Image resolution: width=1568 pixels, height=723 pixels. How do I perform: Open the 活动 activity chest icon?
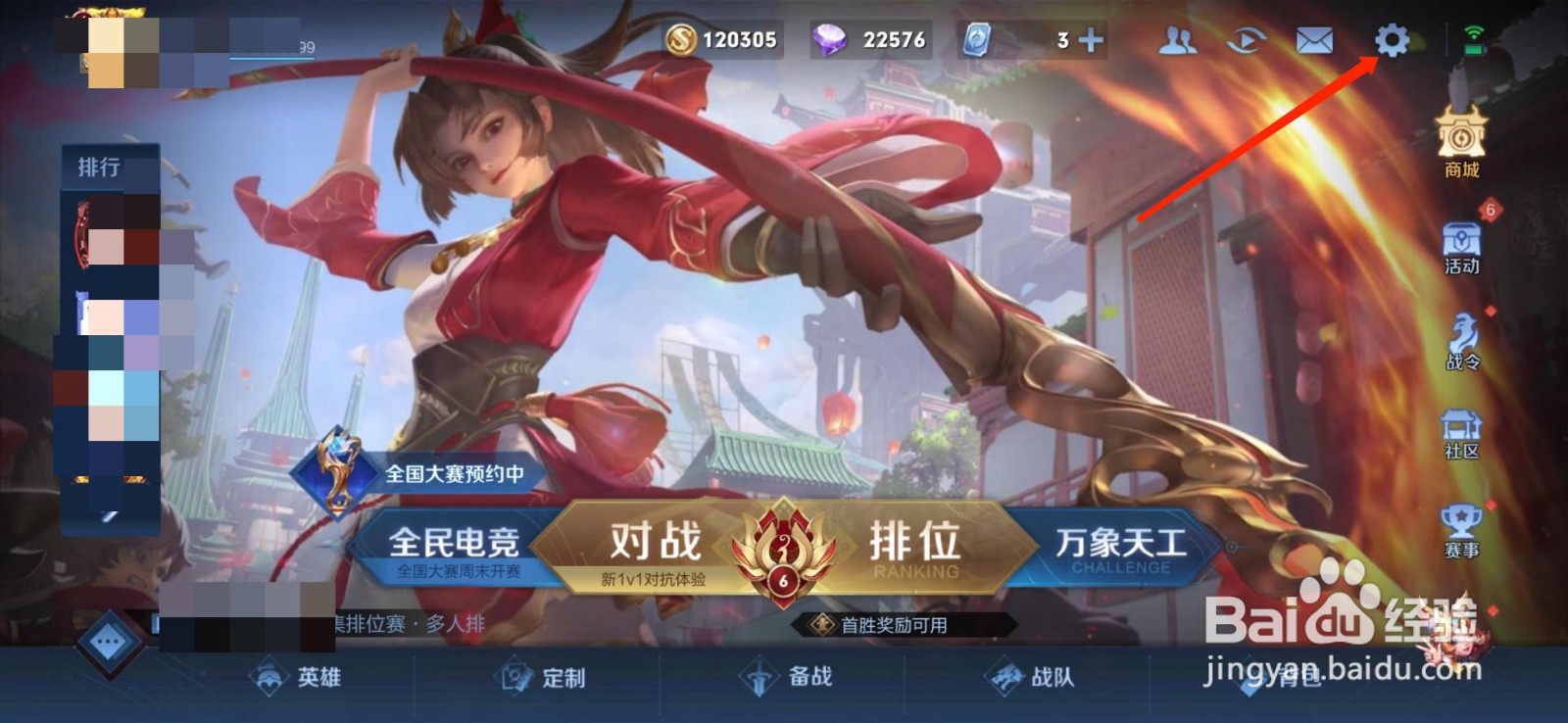click(x=1459, y=243)
